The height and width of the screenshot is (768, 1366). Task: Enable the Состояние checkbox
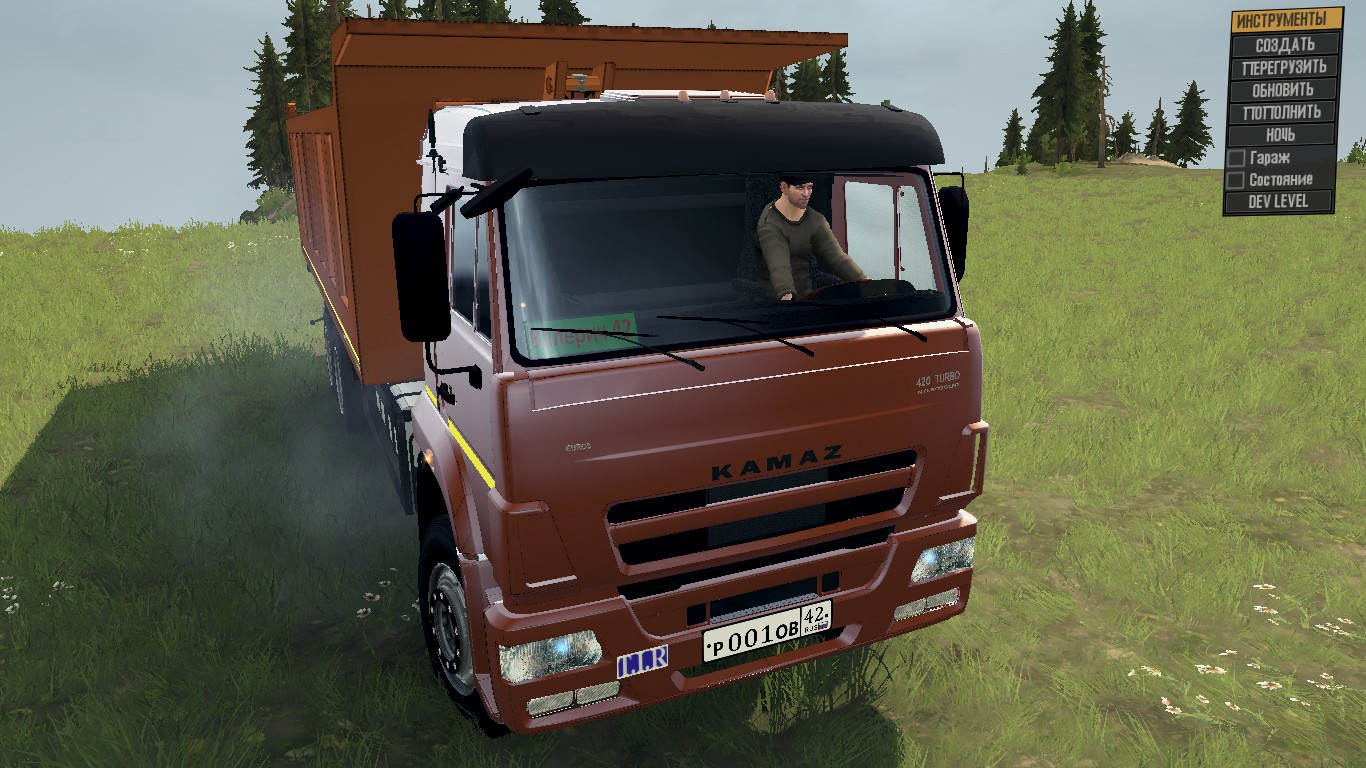coord(1237,180)
